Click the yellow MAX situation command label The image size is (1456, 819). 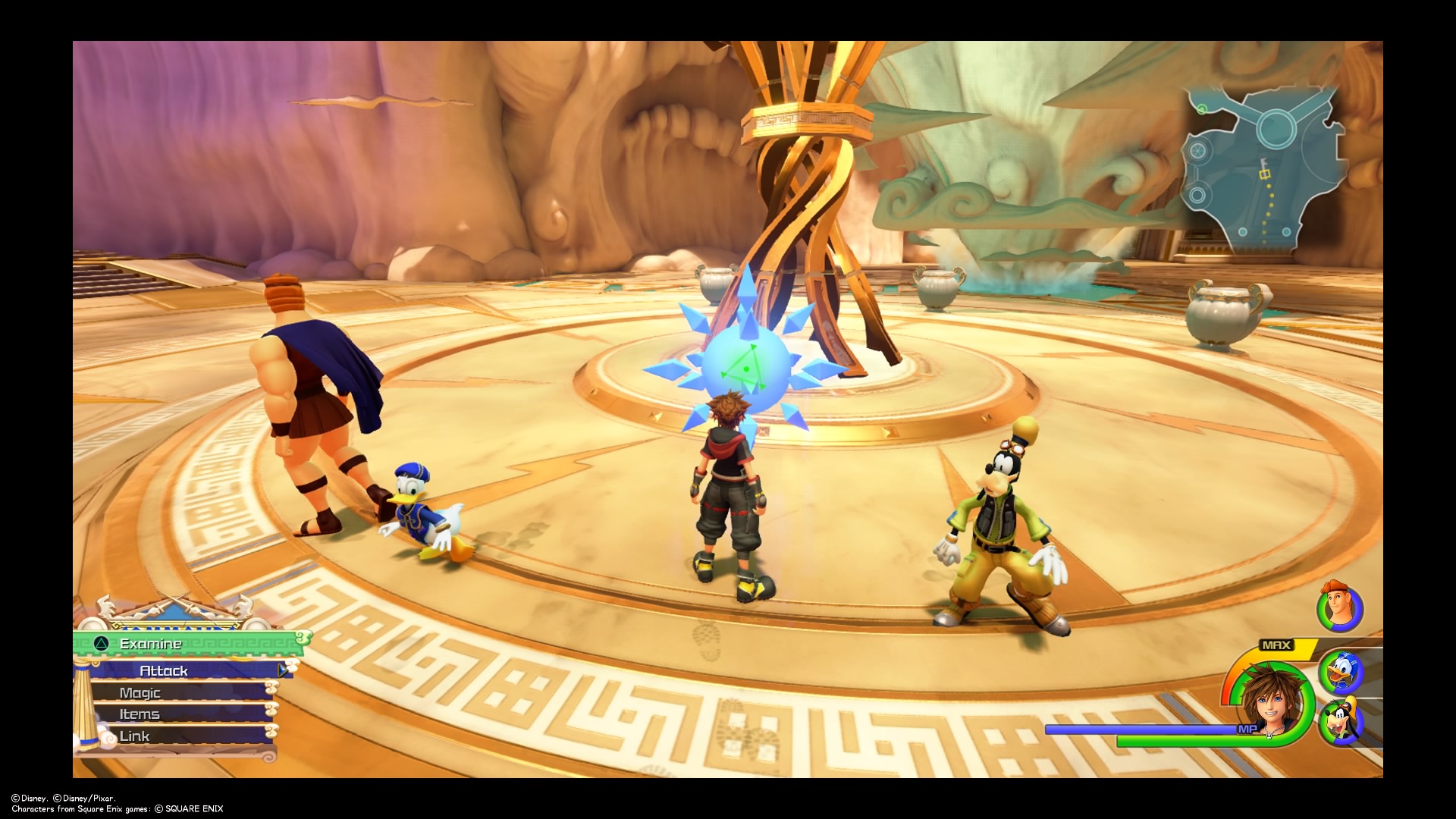pyautogui.click(x=1276, y=645)
